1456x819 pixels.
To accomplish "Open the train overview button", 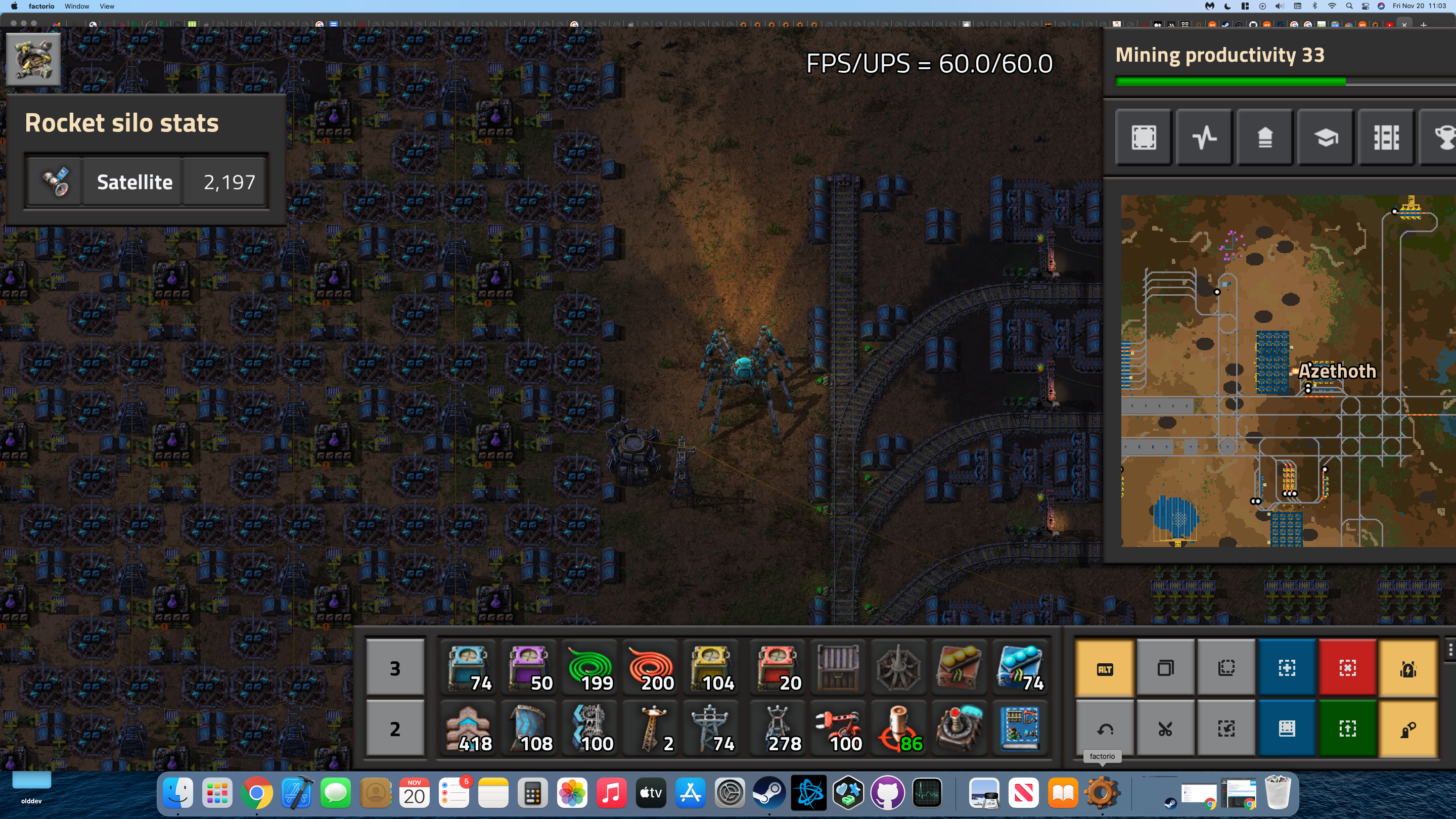I will 1386,138.
